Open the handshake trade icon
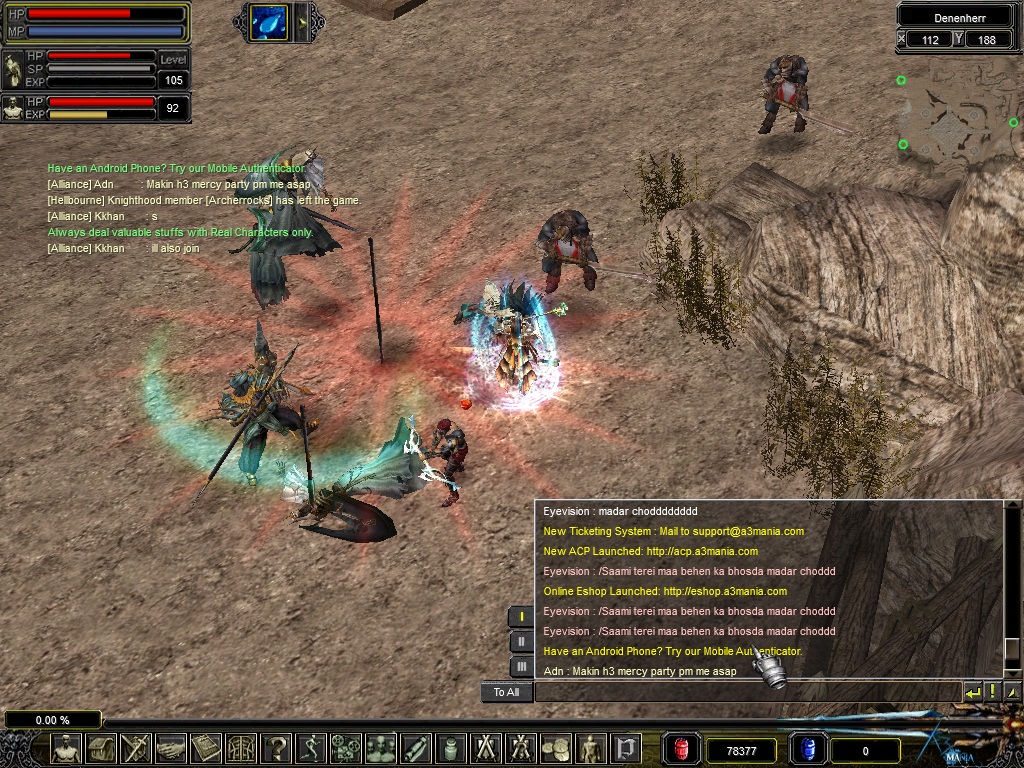This screenshot has height=768, width=1024. coord(171,748)
